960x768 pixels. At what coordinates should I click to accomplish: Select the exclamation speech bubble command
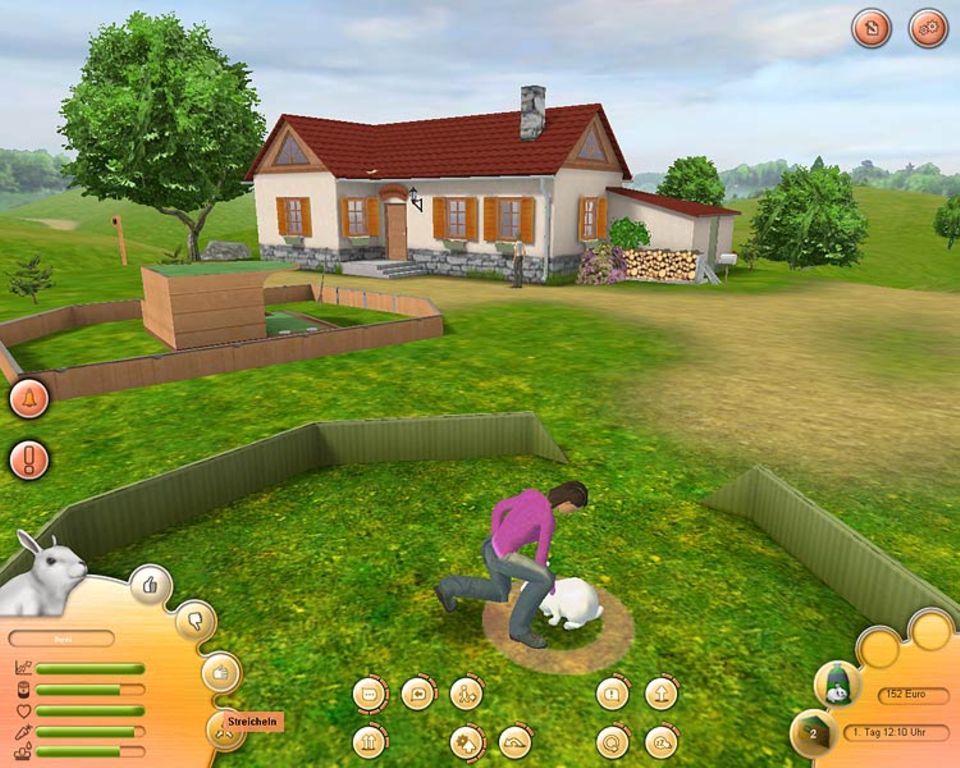coord(612,693)
